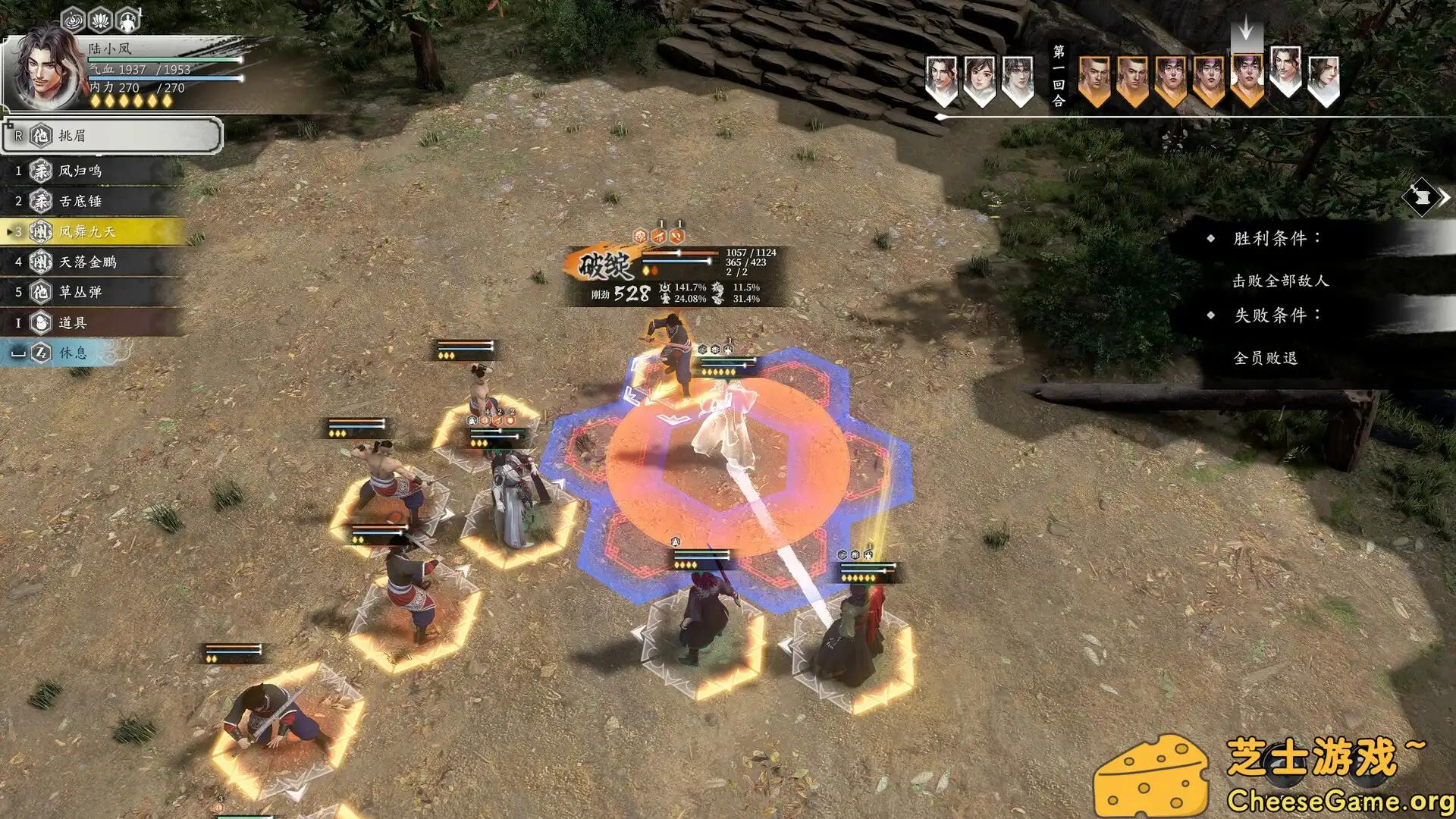The width and height of the screenshot is (1456, 819).
Task: Select the female ally portrait in turn order
Action: pos(979,80)
